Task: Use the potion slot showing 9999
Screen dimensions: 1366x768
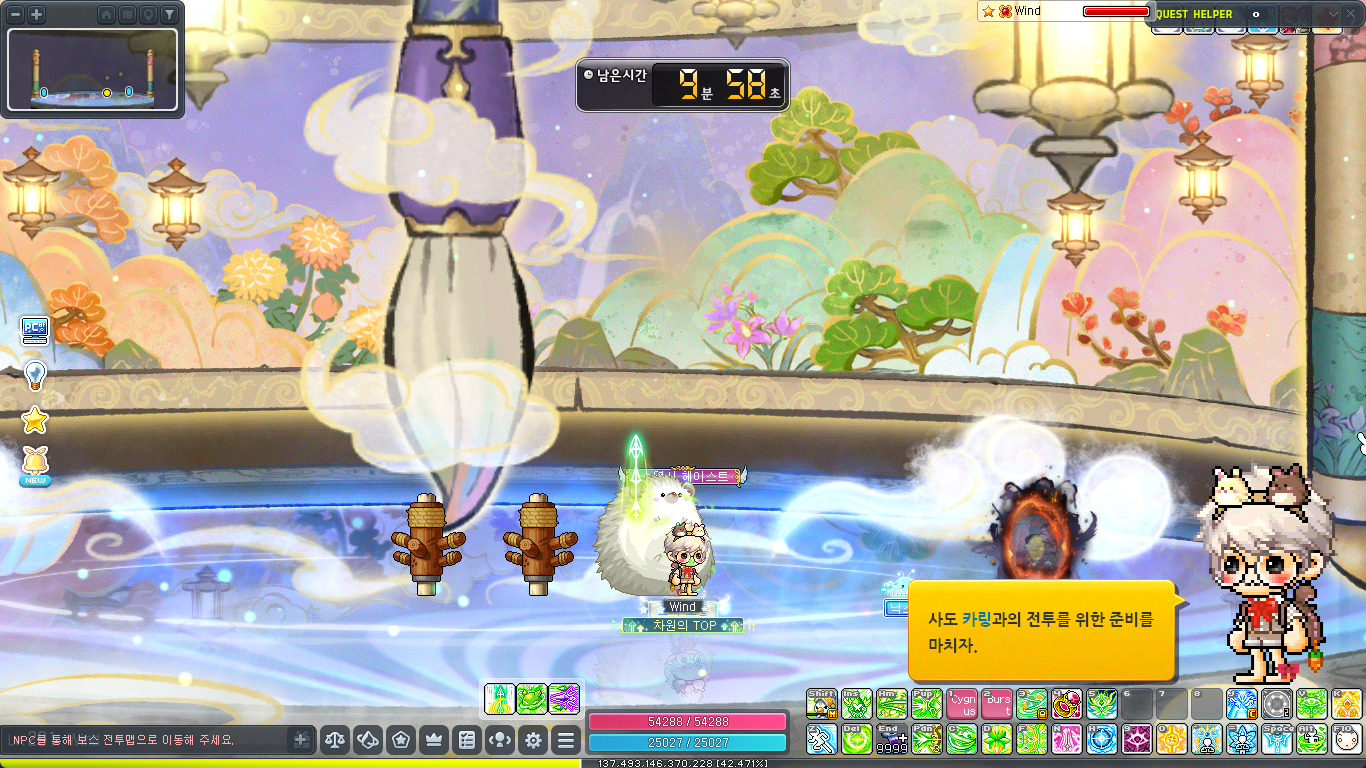Action: click(890, 739)
